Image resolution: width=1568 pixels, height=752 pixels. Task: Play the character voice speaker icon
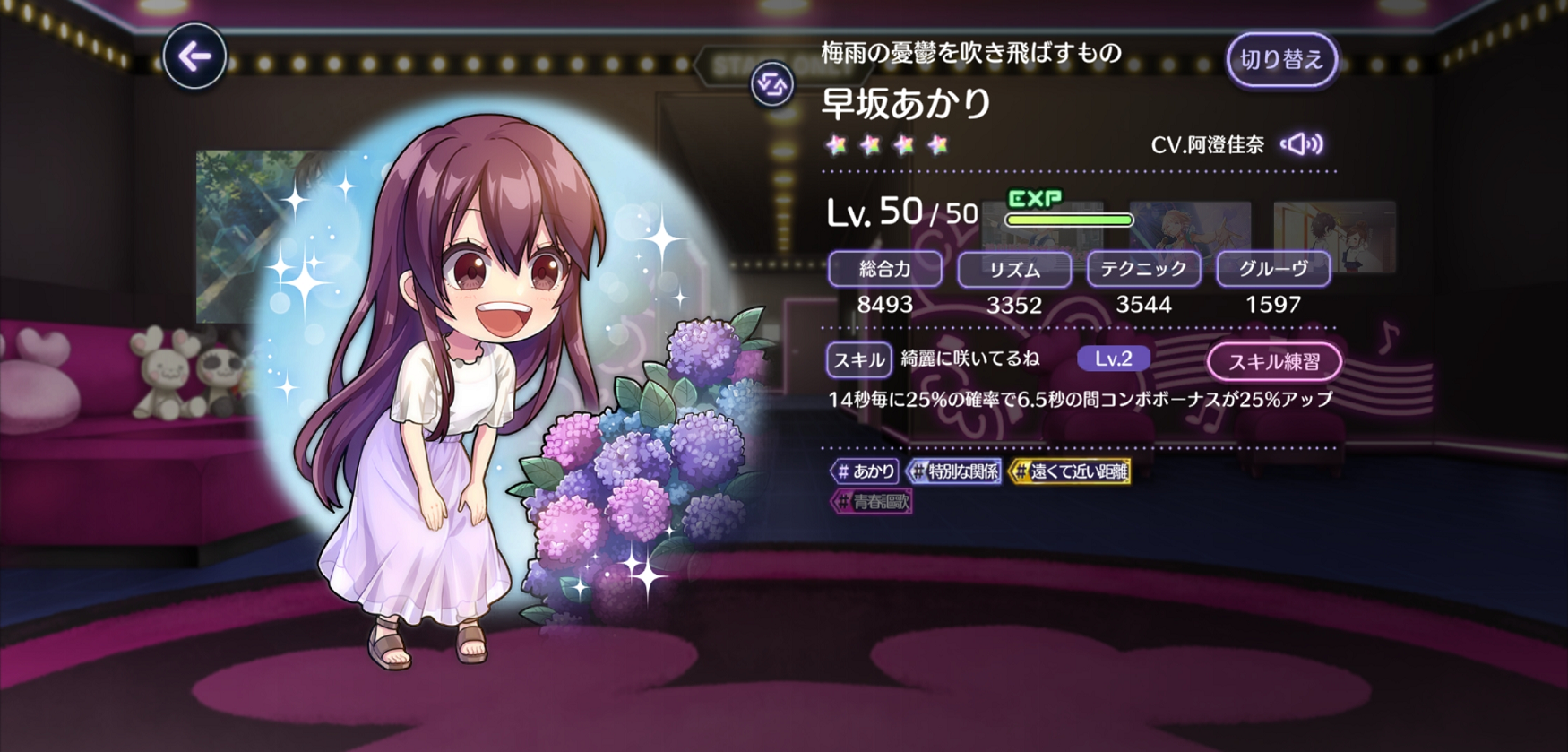point(1302,144)
